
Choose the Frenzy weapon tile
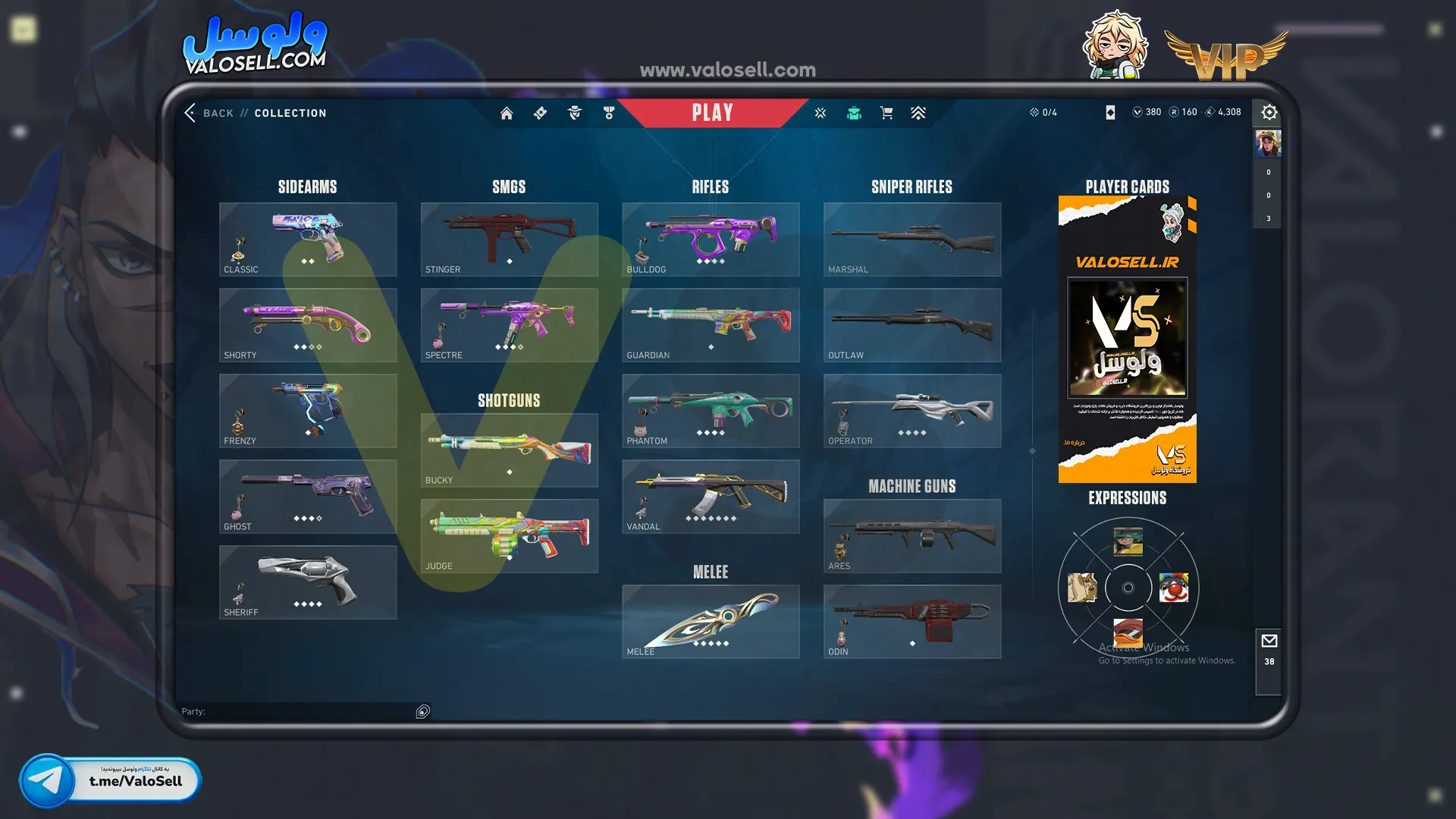point(308,410)
